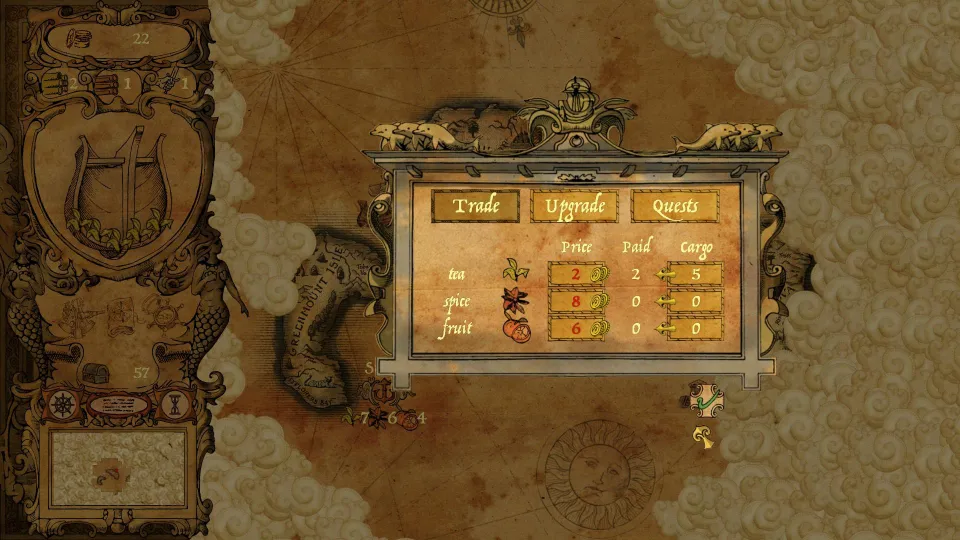The width and height of the screenshot is (960, 540).
Task: Click the golden arrow below the checkmark
Action: (x=706, y=436)
